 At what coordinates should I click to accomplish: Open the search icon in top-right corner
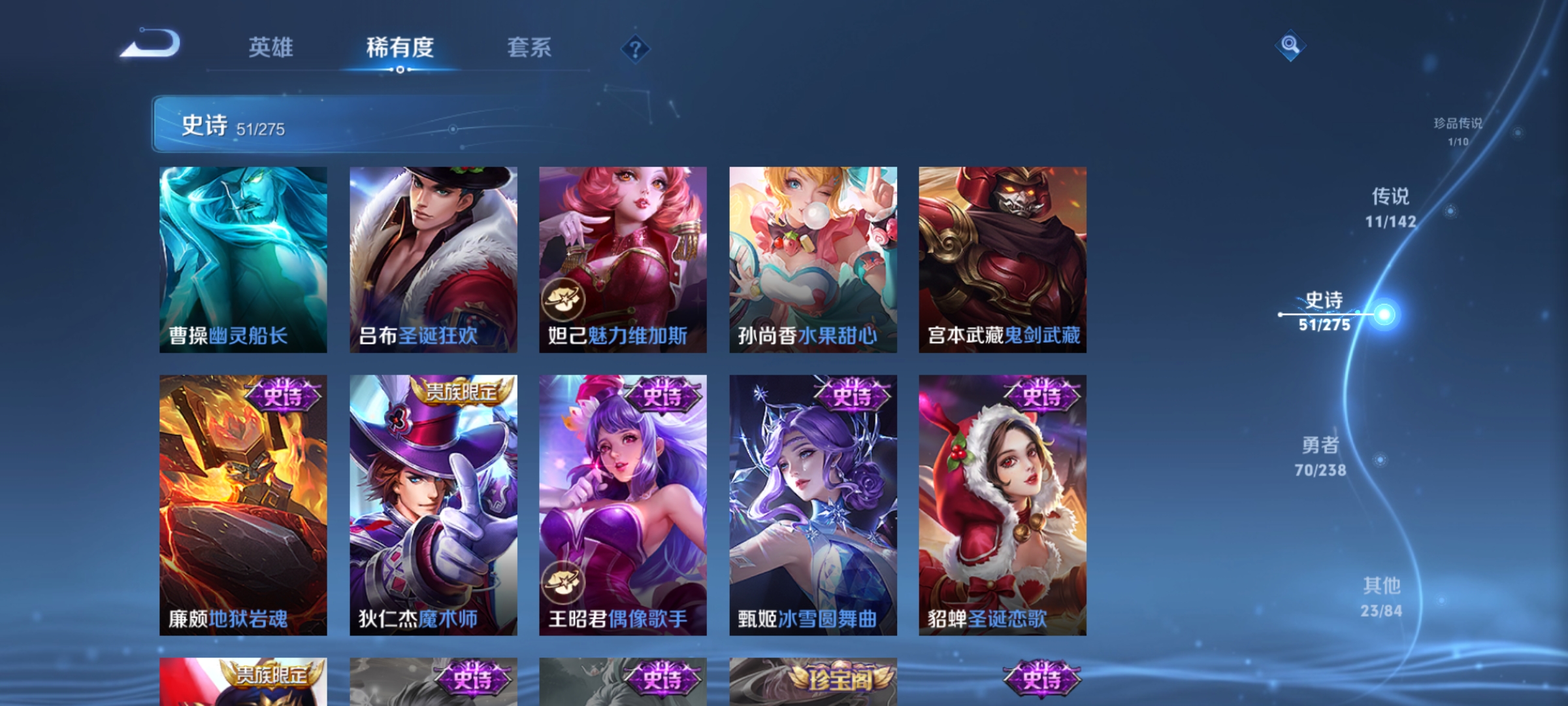click(x=1290, y=47)
